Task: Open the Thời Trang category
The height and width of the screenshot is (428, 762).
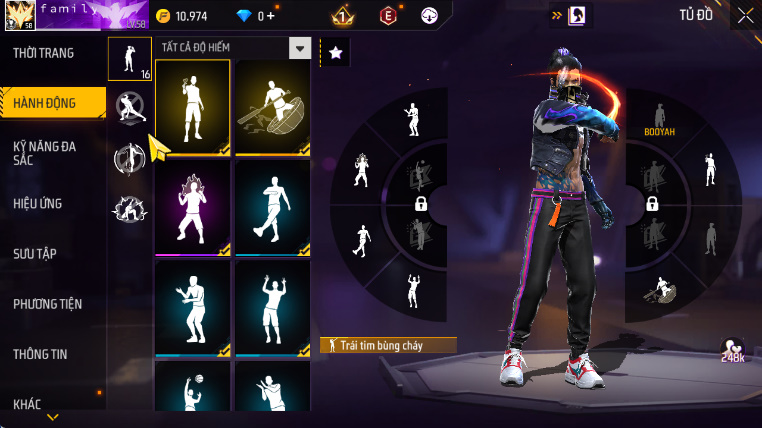Action: (x=44, y=53)
